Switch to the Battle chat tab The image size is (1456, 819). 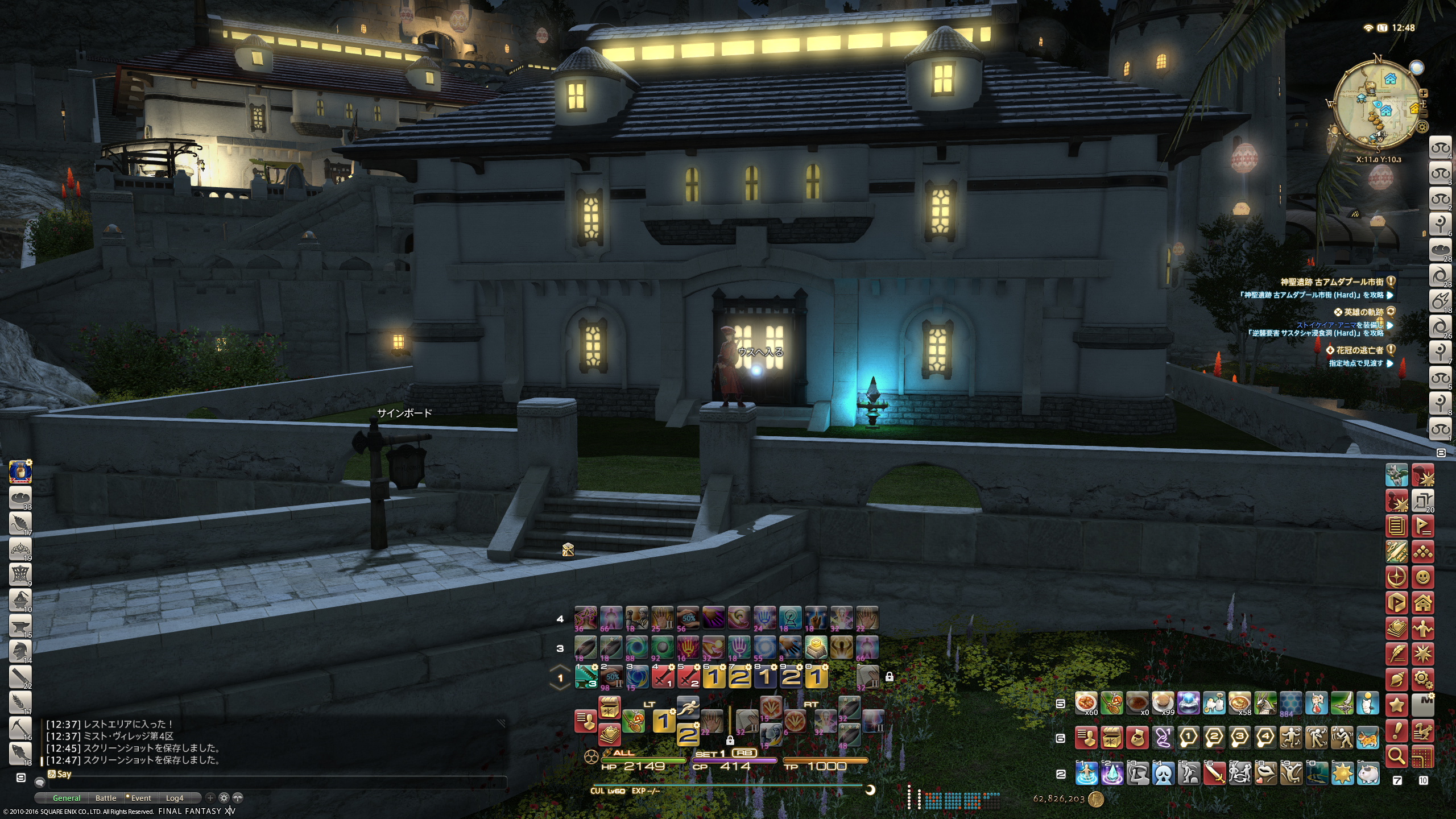click(x=106, y=798)
